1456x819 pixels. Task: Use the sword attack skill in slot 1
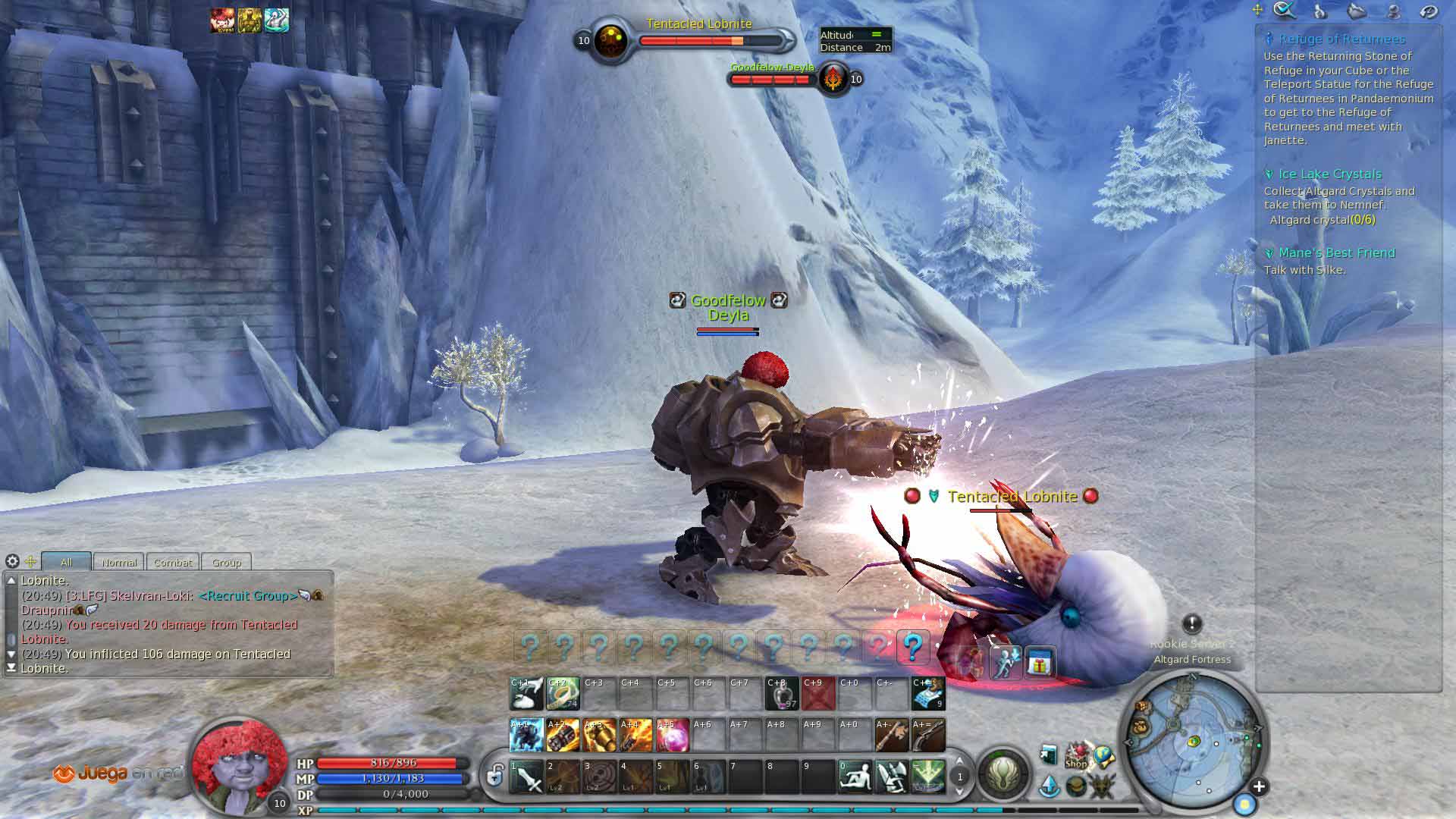tap(526, 777)
